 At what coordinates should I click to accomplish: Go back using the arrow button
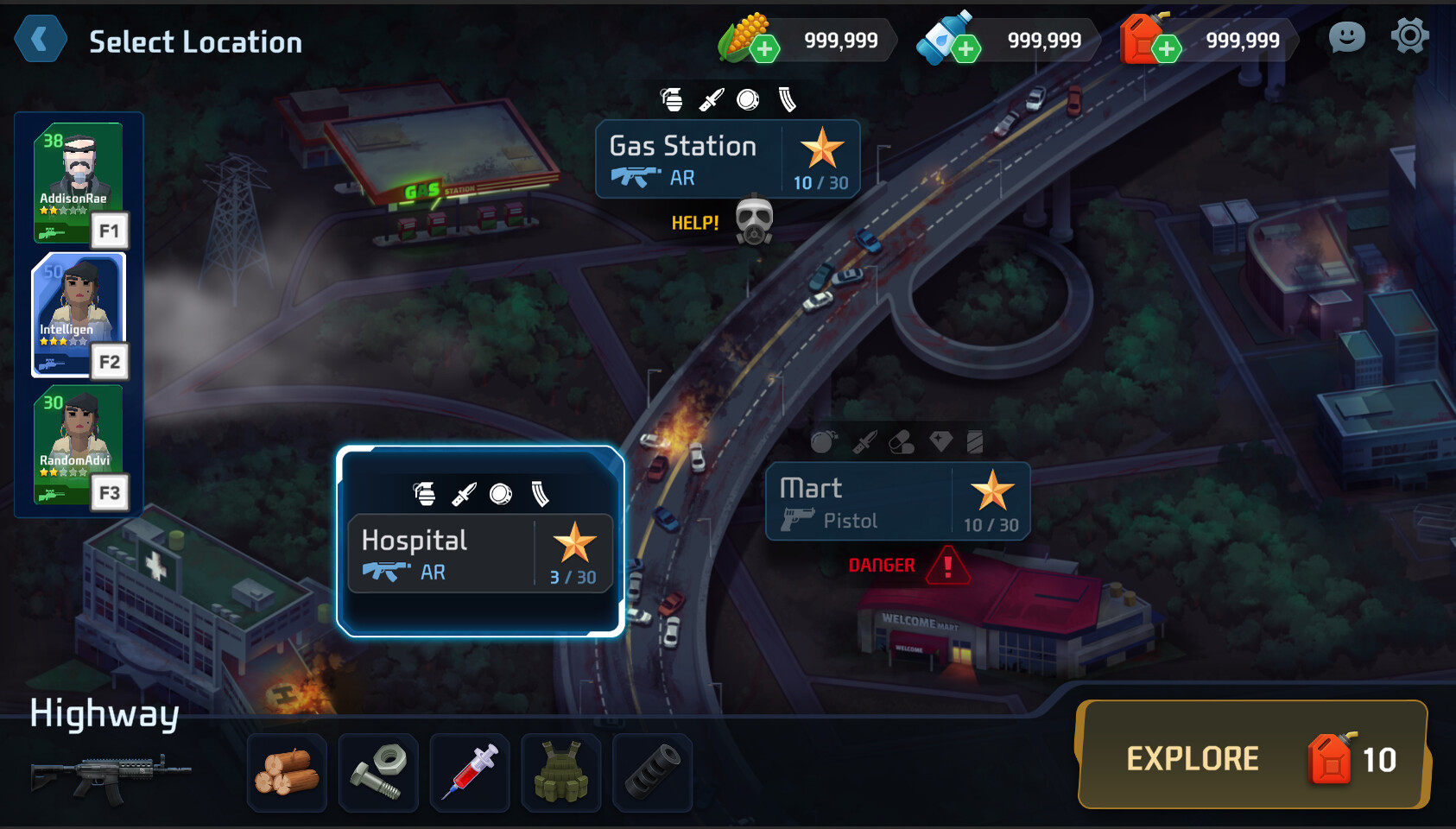pos(40,40)
